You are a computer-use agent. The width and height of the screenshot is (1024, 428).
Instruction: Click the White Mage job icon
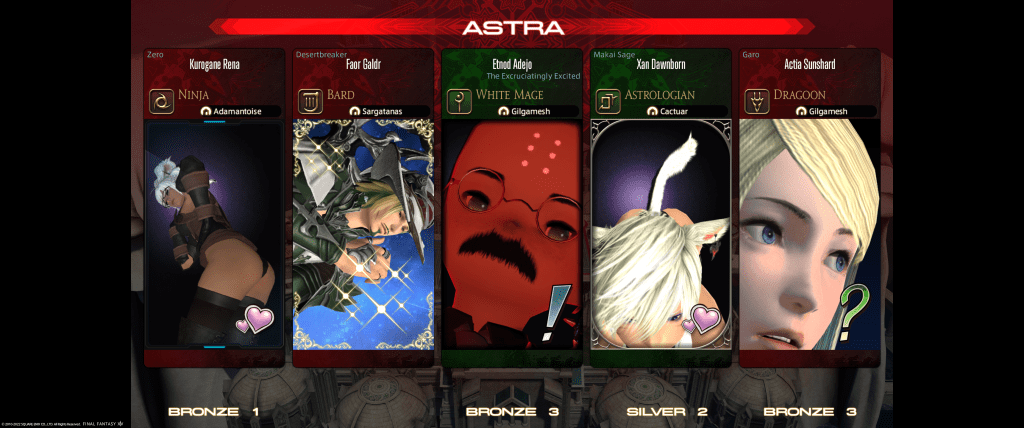[459, 101]
